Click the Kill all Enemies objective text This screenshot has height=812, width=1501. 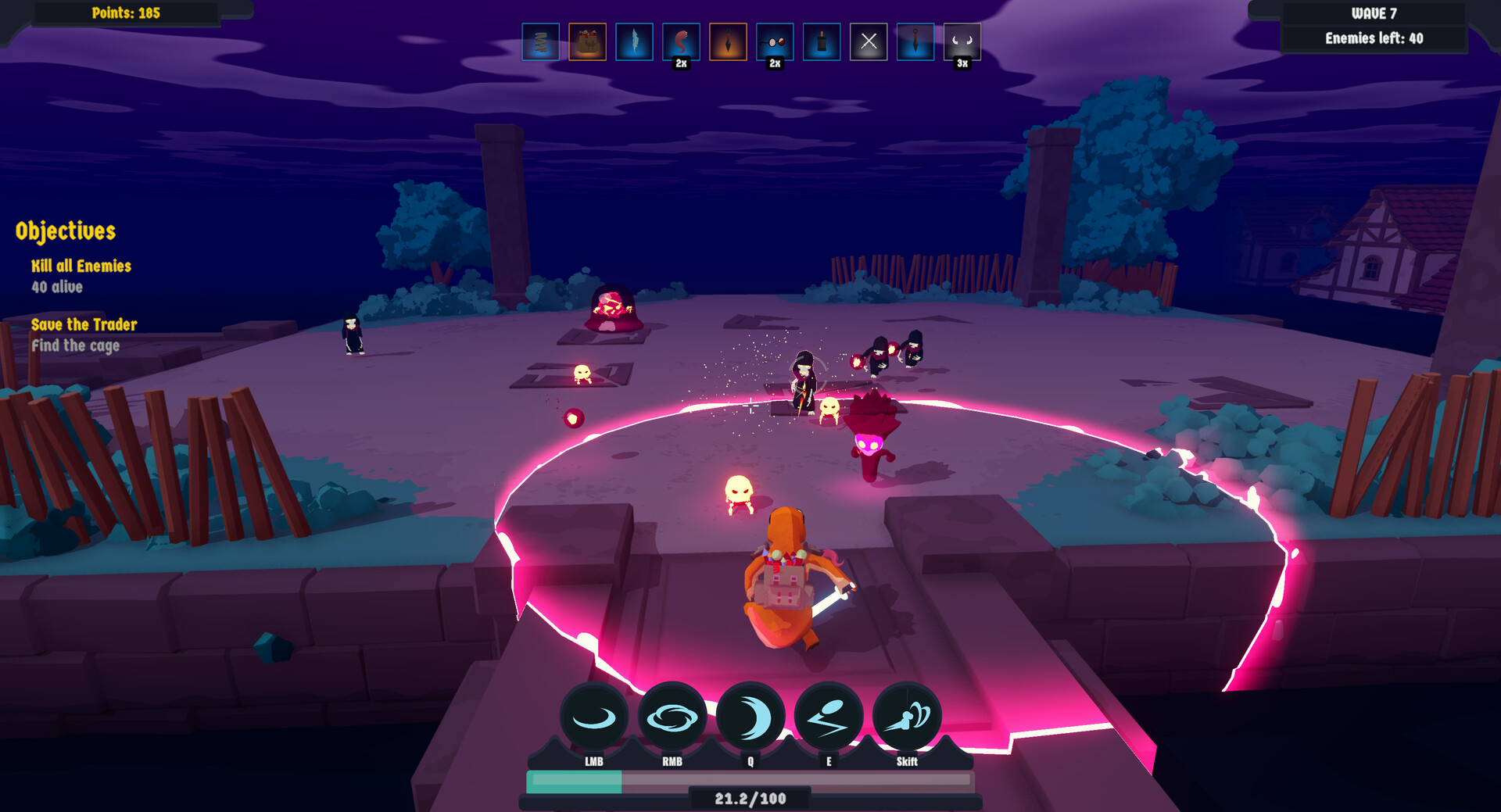point(81,266)
